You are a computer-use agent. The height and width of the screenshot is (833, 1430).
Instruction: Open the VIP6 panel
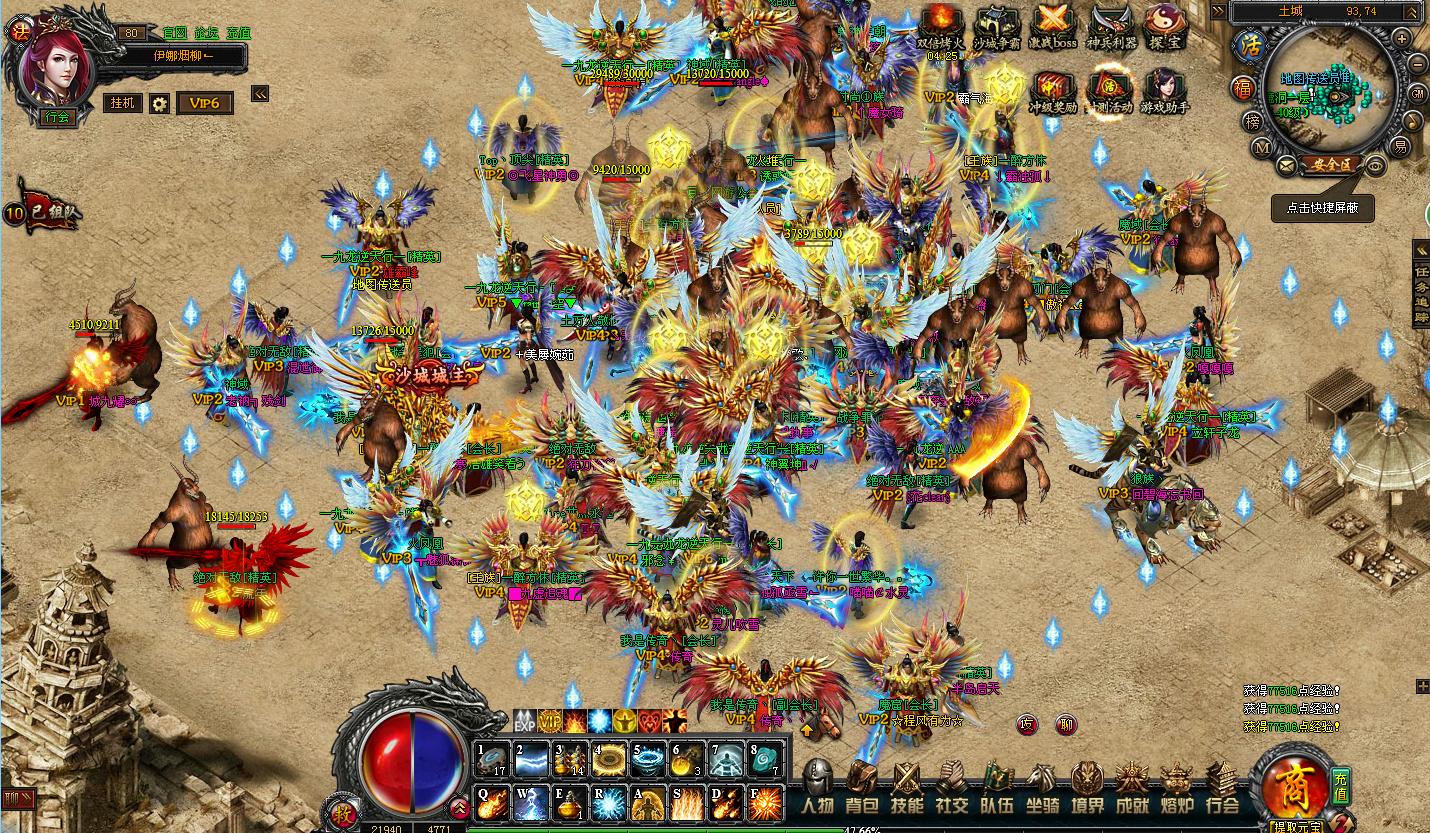pyautogui.click(x=205, y=103)
